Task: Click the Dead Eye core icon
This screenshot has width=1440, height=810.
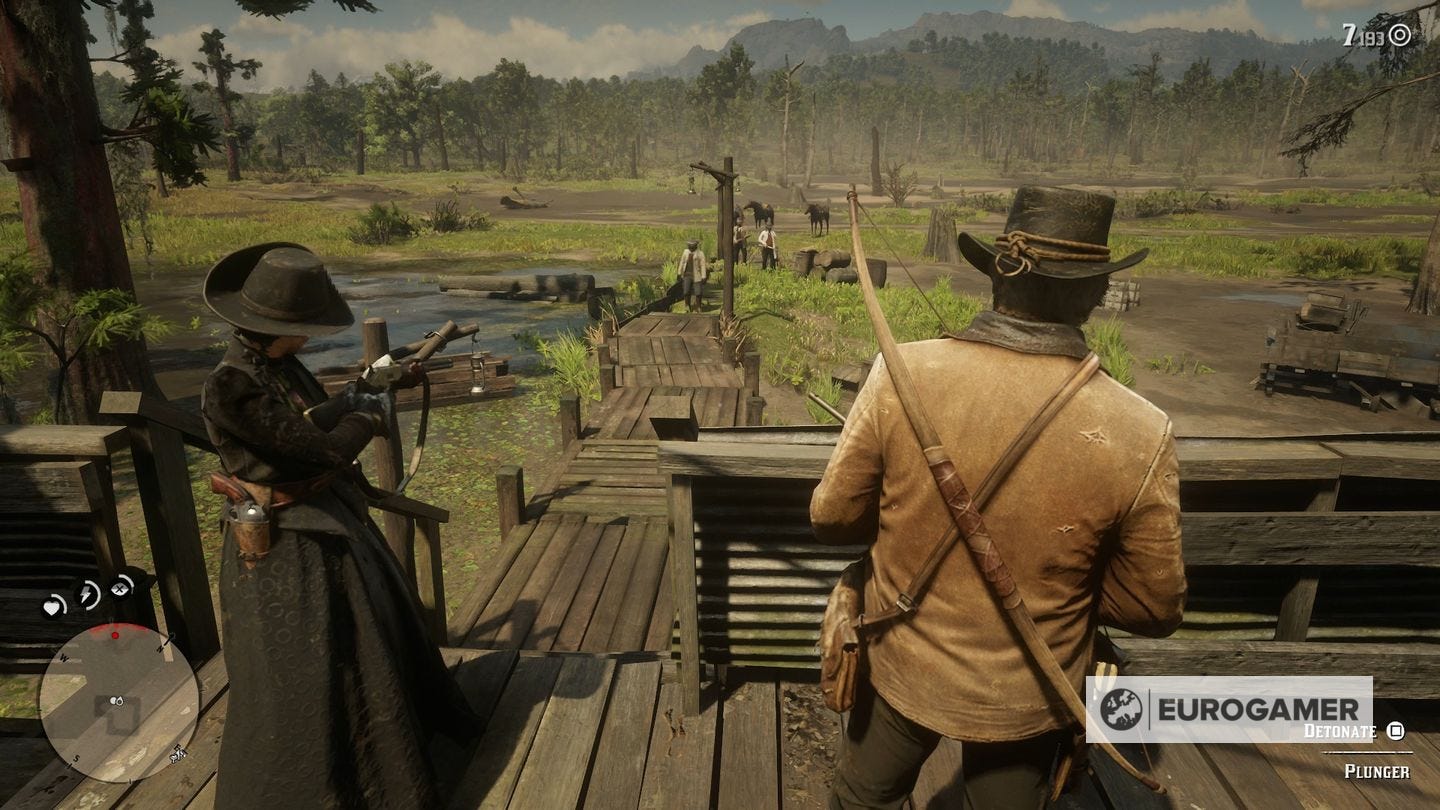Action: pos(118,588)
